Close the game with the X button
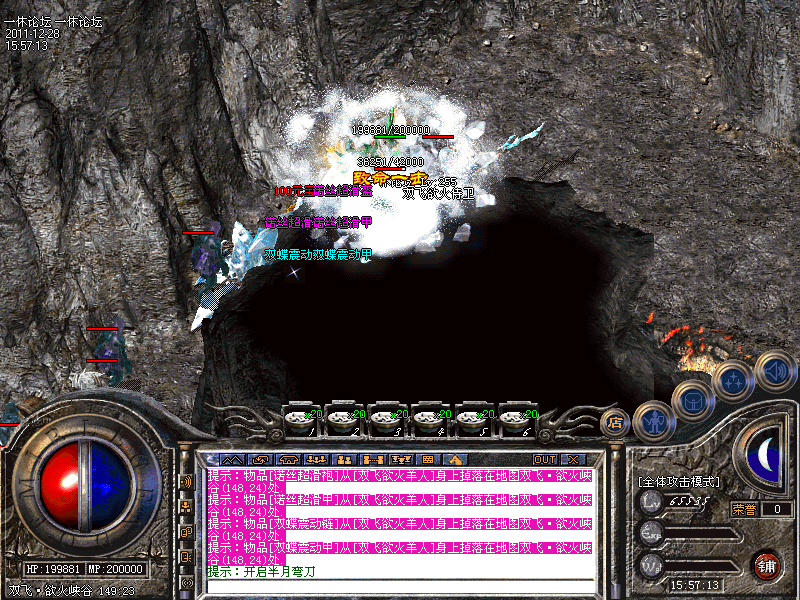This screenshot has height=600, width=800. 573,459
